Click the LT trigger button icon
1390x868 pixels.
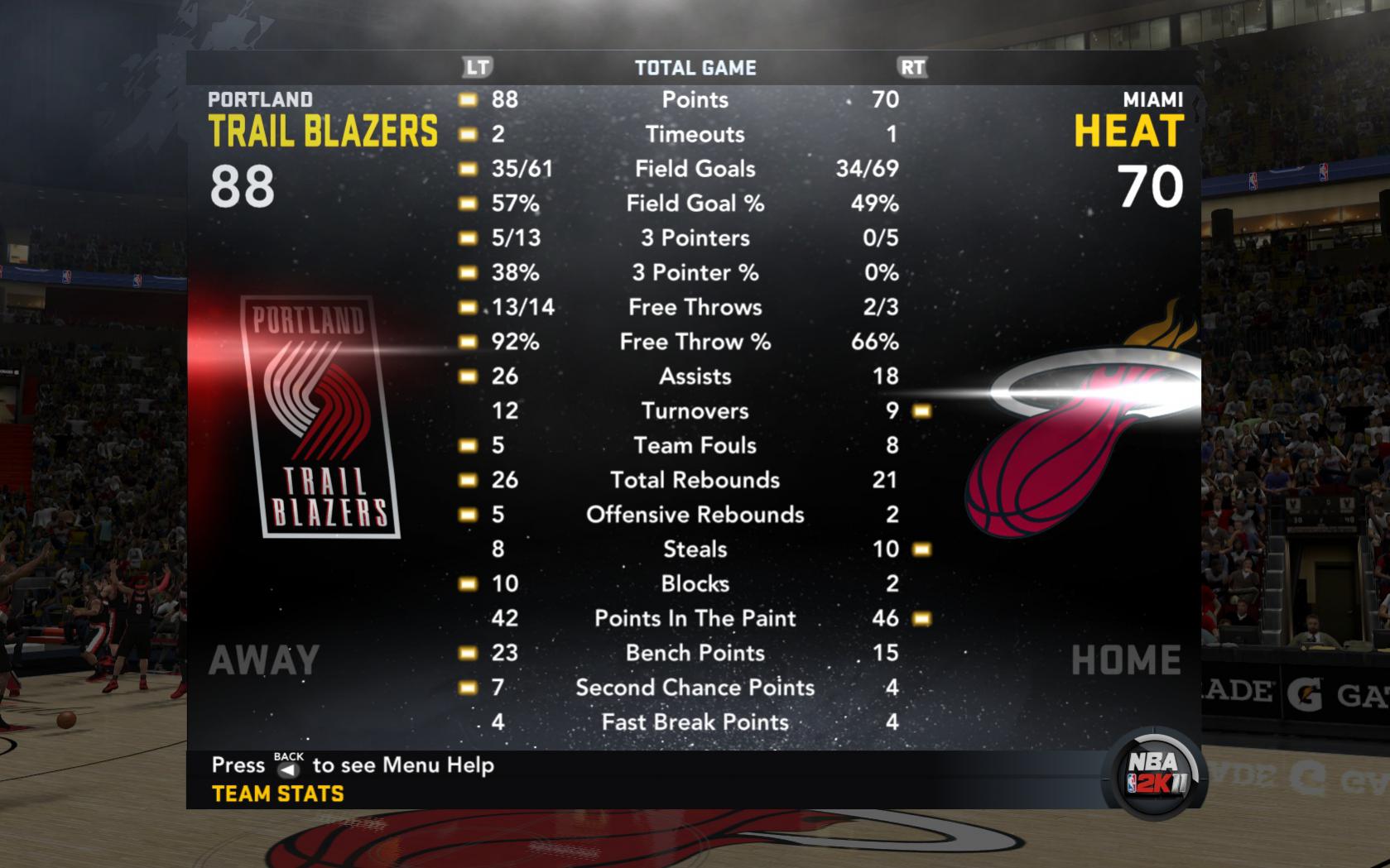(479, 68)
